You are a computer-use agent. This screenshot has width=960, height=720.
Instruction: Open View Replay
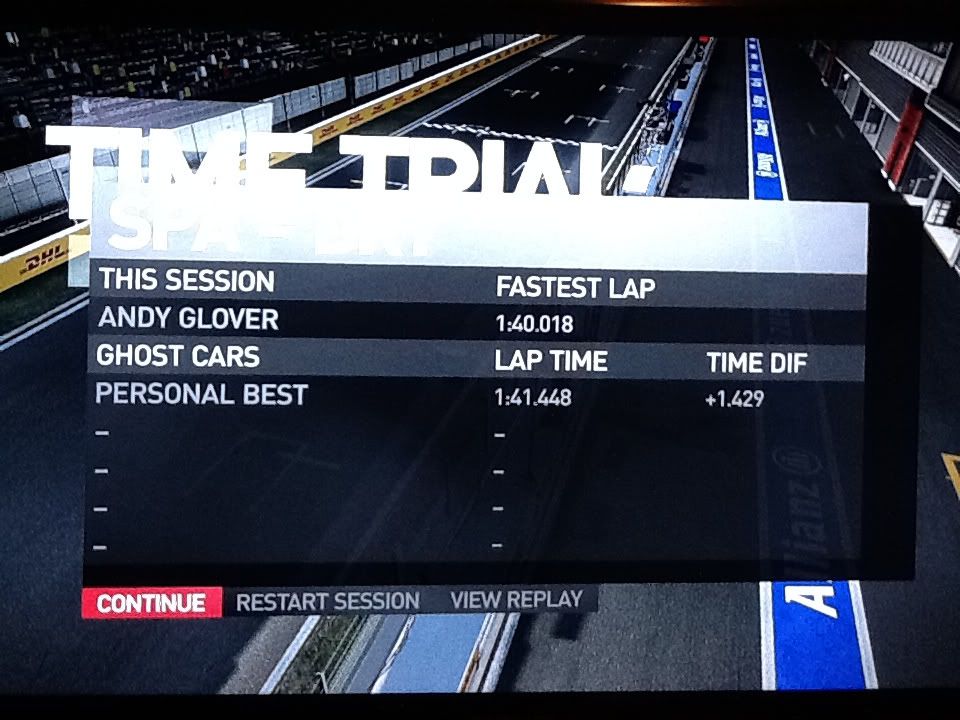(x=516, y=600)
